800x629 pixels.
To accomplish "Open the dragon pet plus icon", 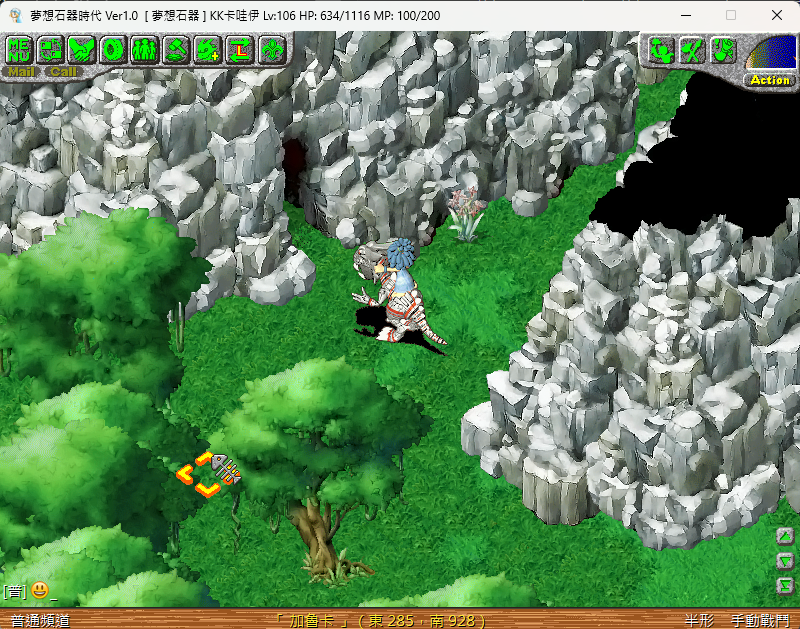I will click(207, 48).
